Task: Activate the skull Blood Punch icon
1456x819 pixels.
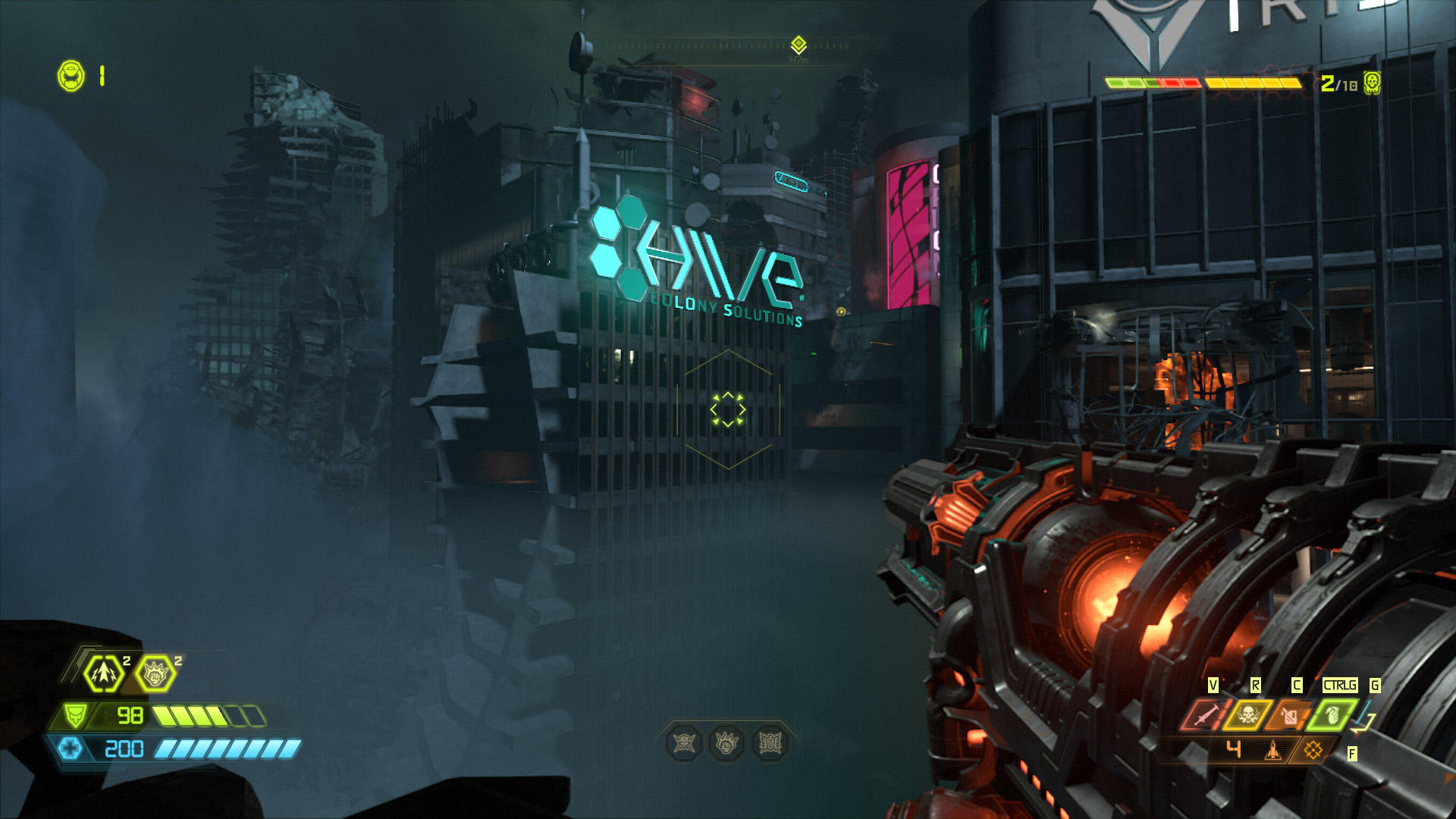Action: click(x=1247, y=714)
